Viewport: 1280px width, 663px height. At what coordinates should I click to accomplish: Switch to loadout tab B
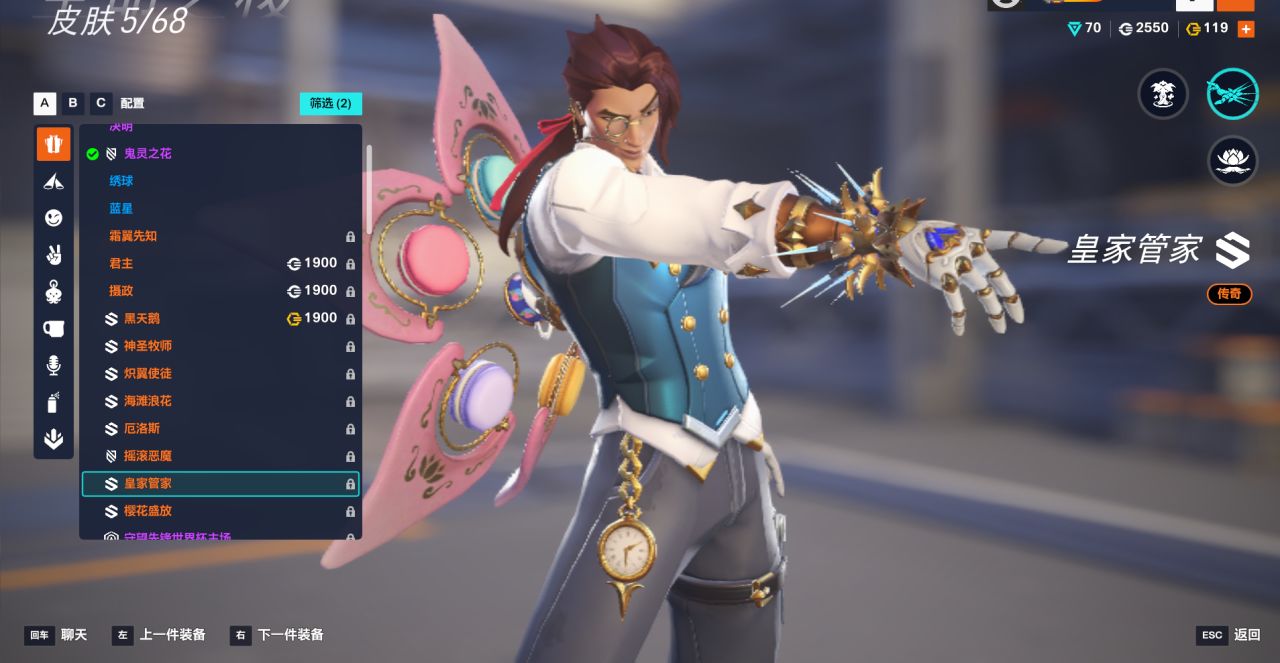tap(73, 103)
